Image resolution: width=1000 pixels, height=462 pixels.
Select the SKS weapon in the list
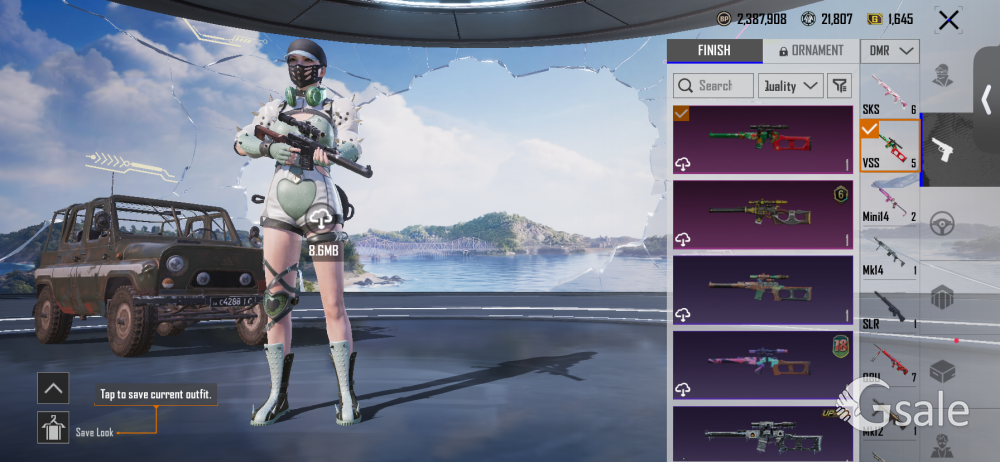(889, 93)
